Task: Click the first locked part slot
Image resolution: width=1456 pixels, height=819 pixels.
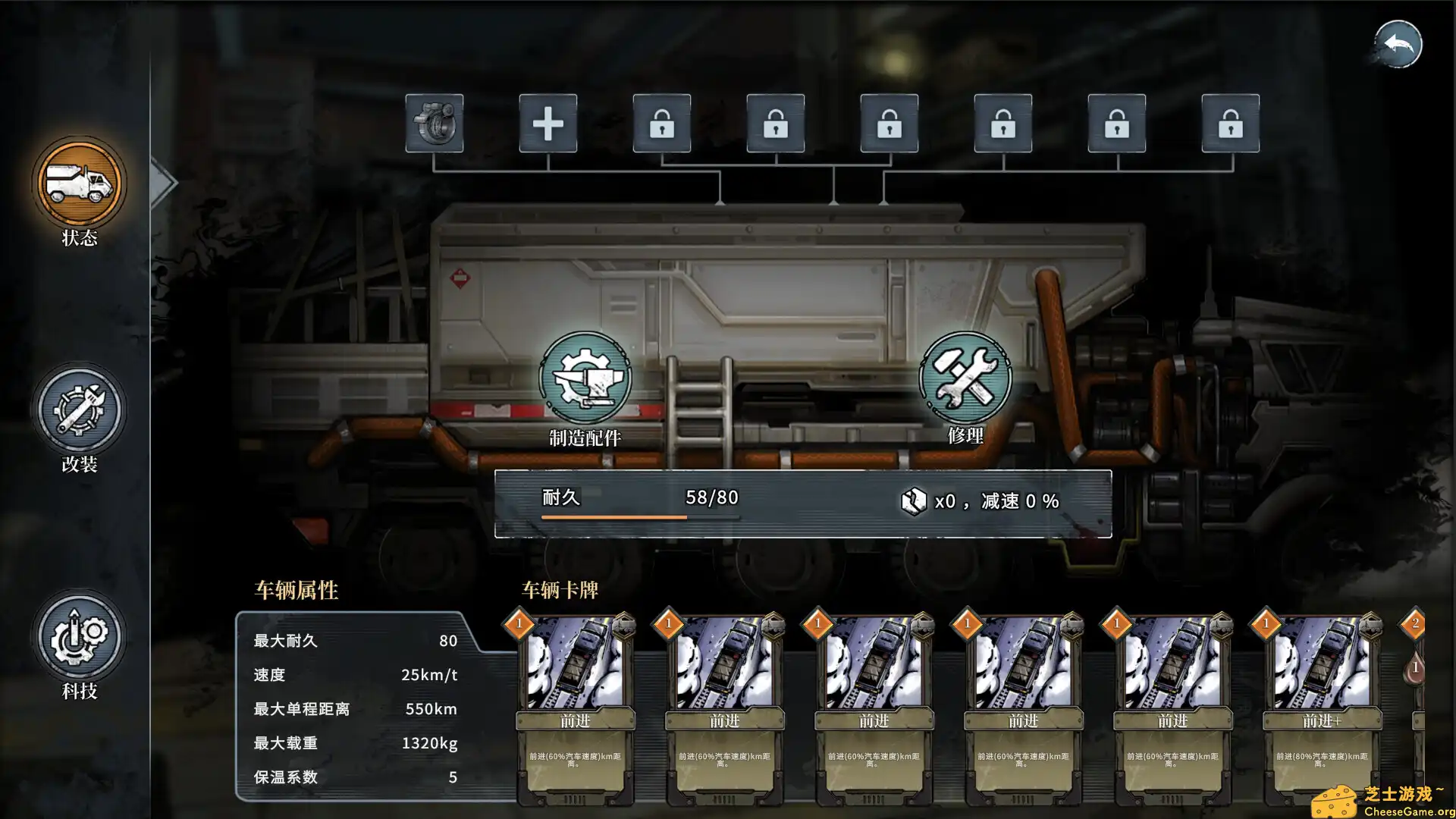Action: [661, 125]
